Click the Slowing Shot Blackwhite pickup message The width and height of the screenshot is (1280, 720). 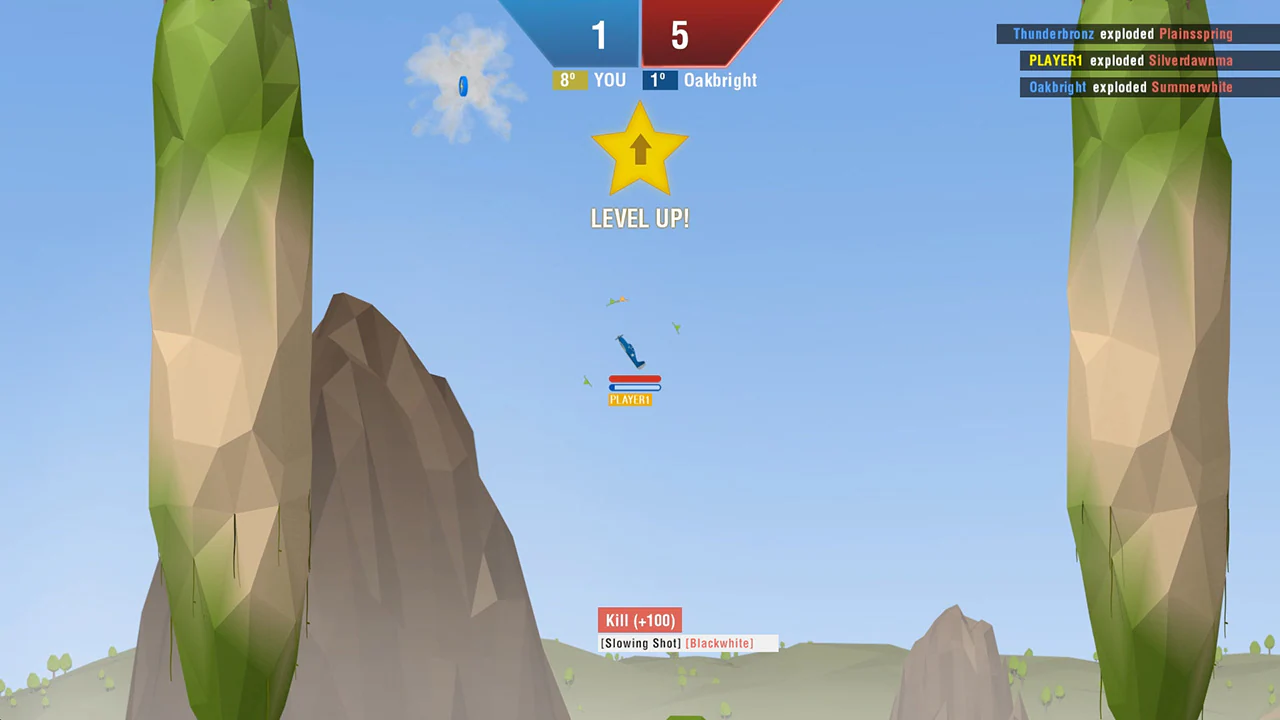point(678,643)
